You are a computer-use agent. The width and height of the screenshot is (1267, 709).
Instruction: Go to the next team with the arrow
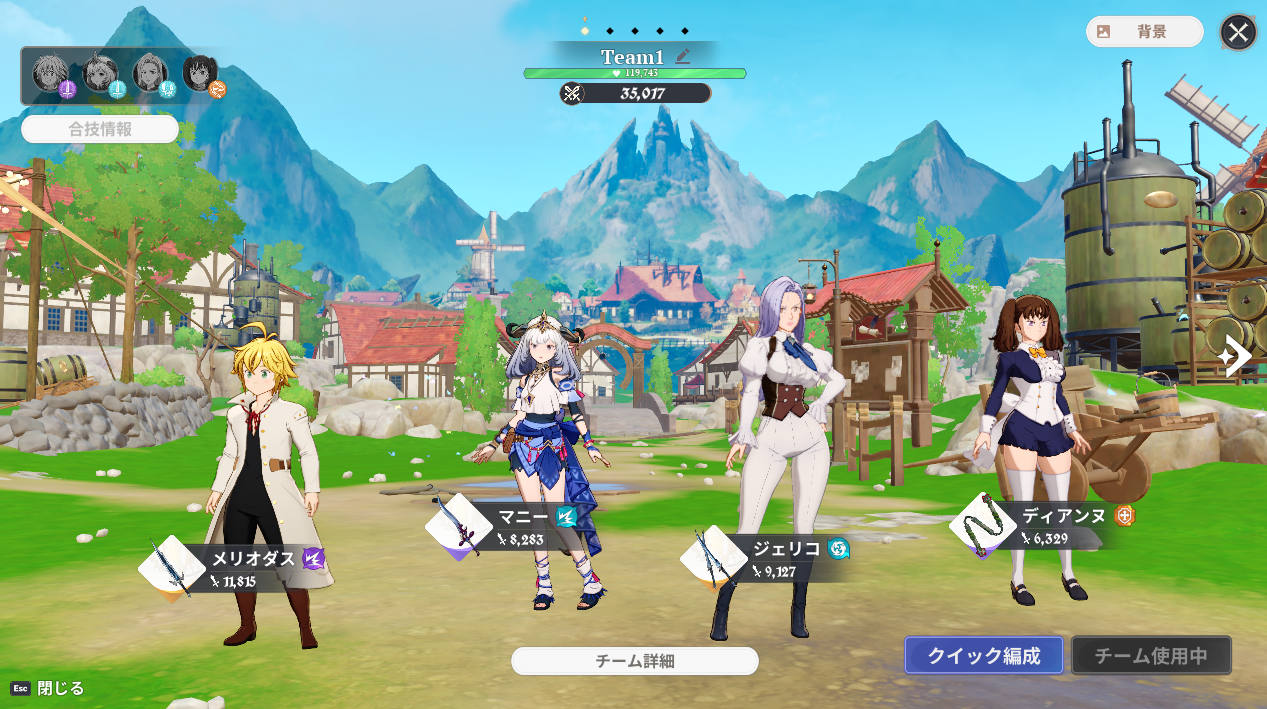pos(1236,356)
